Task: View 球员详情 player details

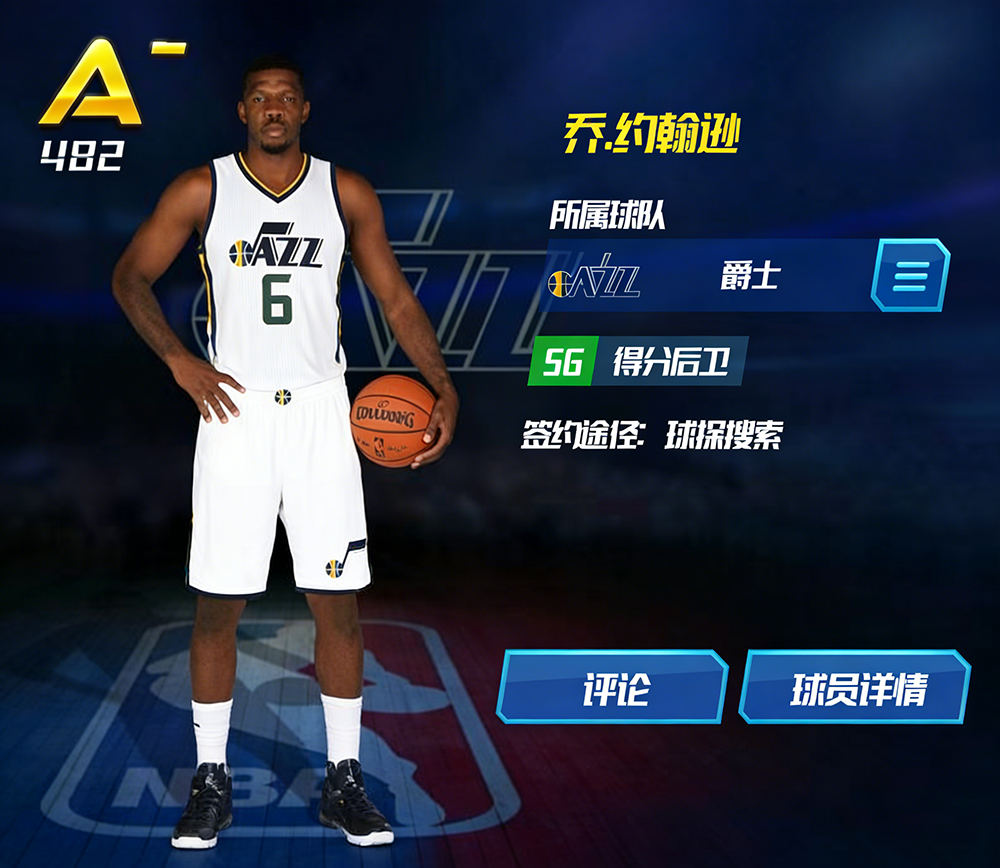Action: tap(855, 687)
